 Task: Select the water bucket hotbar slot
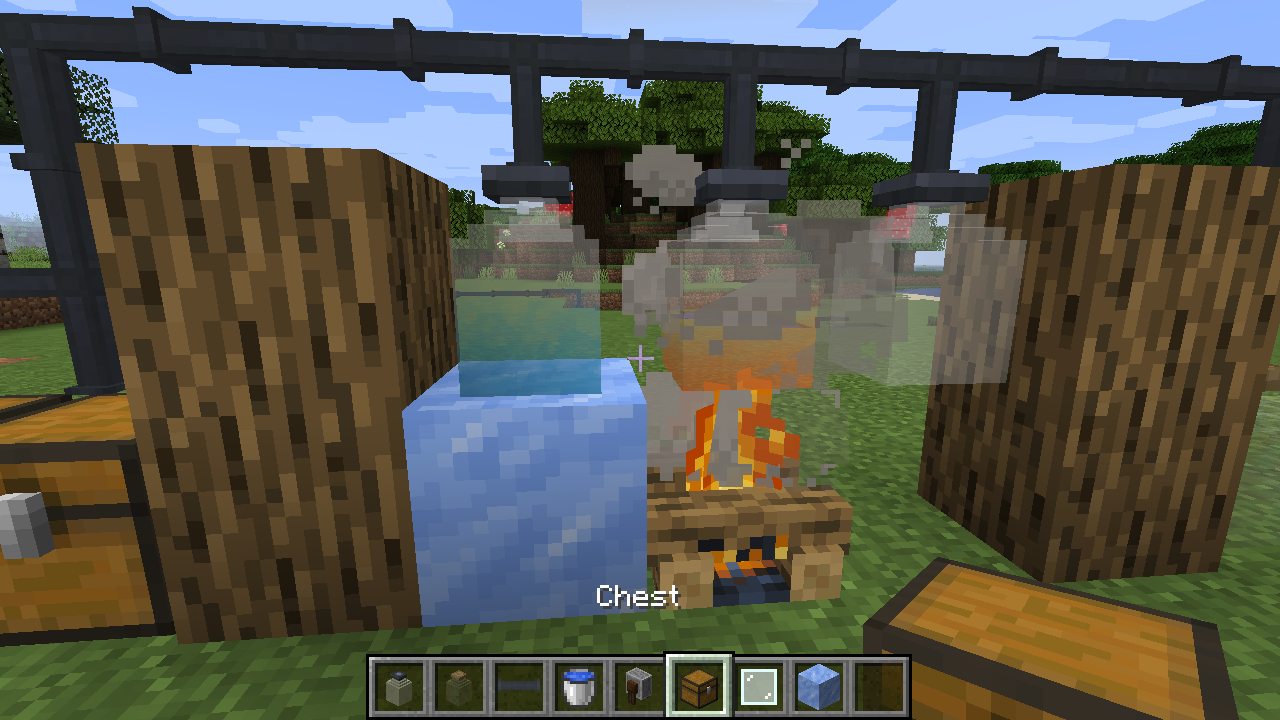(580, 686)
